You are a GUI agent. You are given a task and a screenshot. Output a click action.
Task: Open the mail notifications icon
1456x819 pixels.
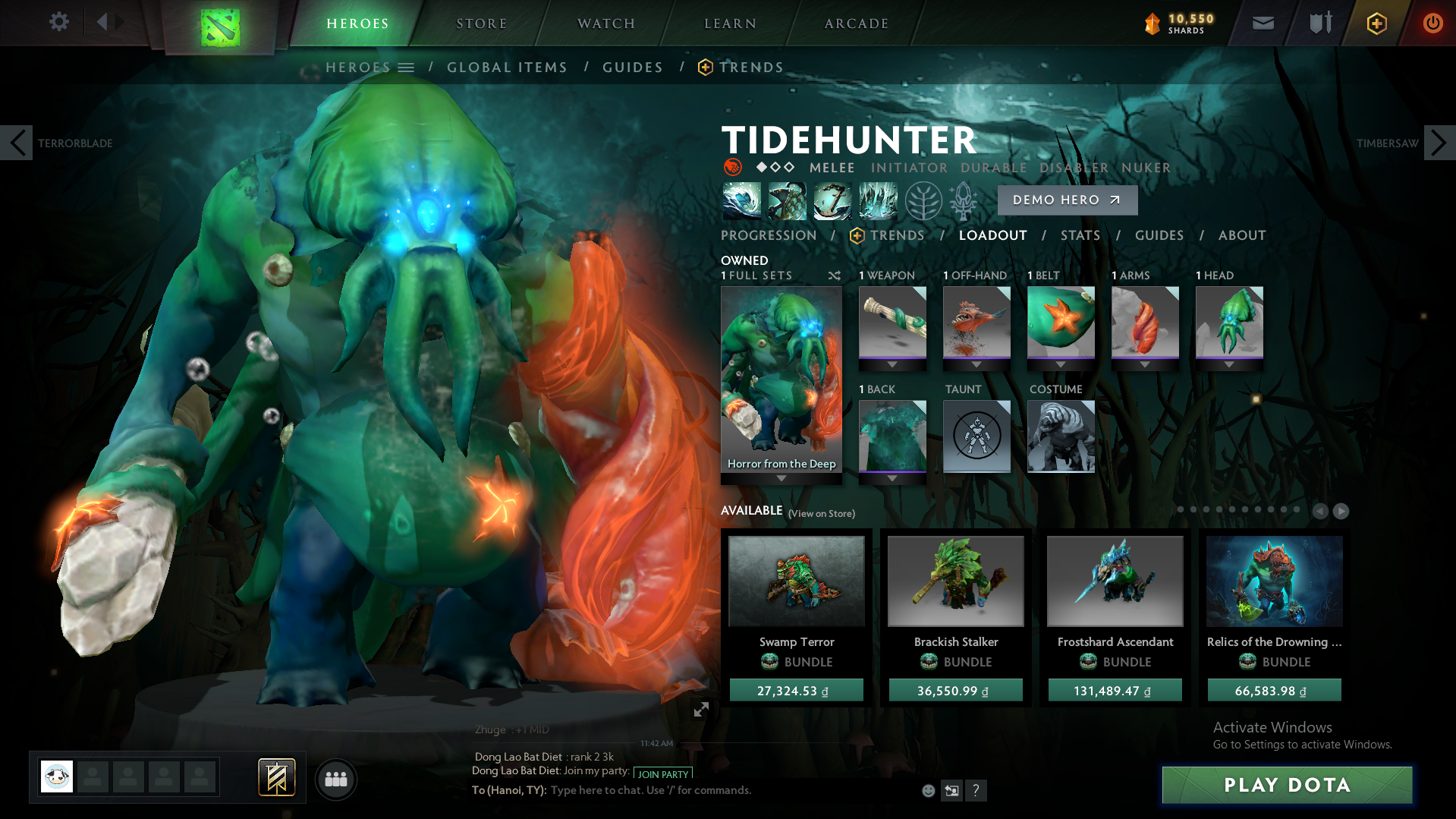1263,23
